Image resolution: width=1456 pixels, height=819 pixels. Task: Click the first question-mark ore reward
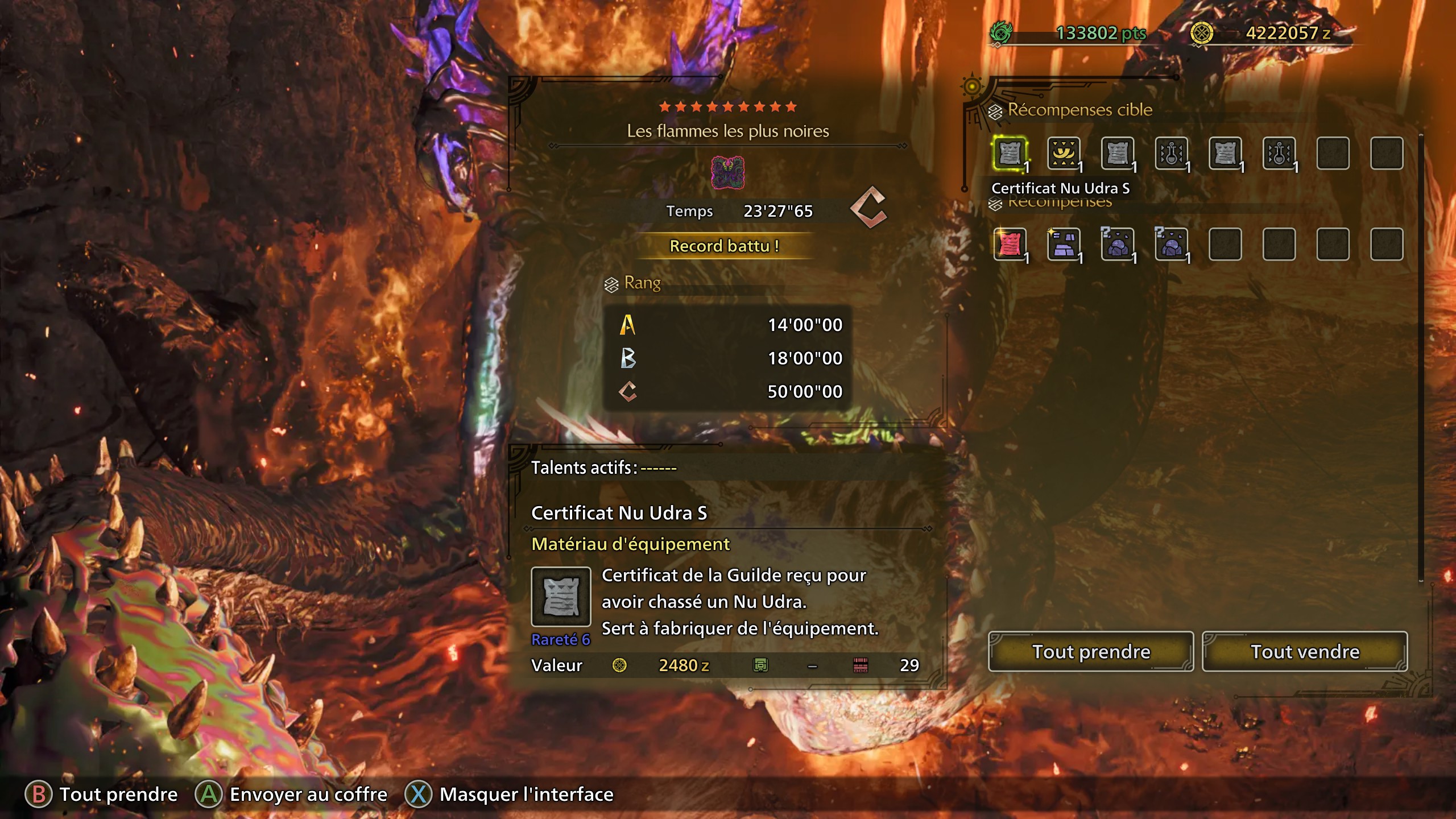tap(1119, 245)
